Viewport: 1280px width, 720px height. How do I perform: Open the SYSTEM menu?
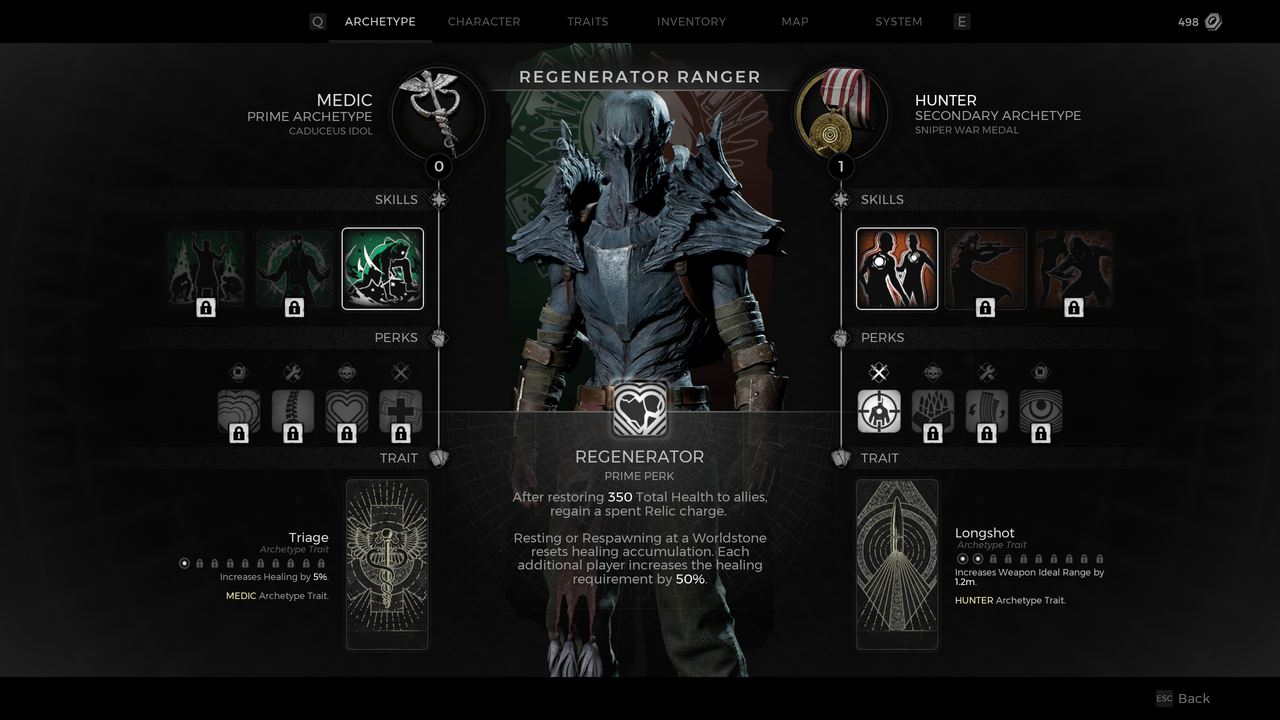point(898,21)
